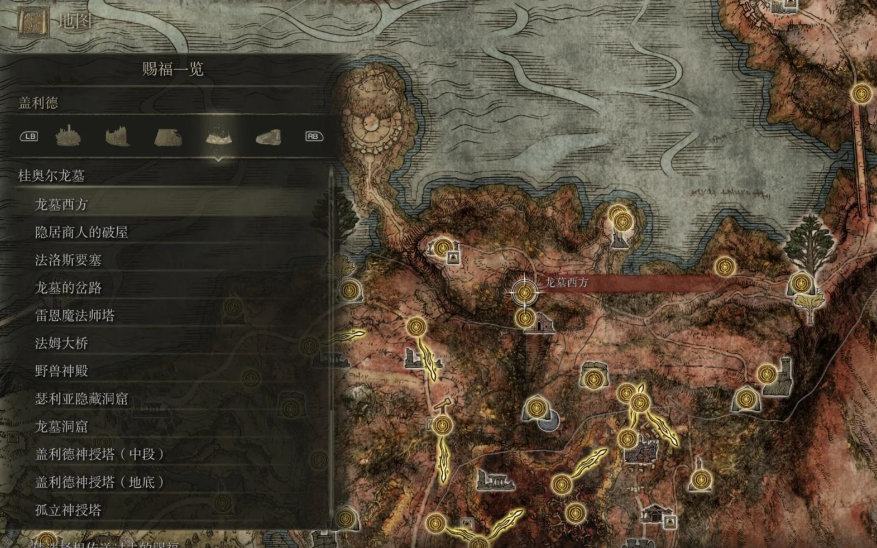Screen dimensions: 877x548
Task: Pick 龙墓的岔路 in the grace list
Action: [68, 288]
